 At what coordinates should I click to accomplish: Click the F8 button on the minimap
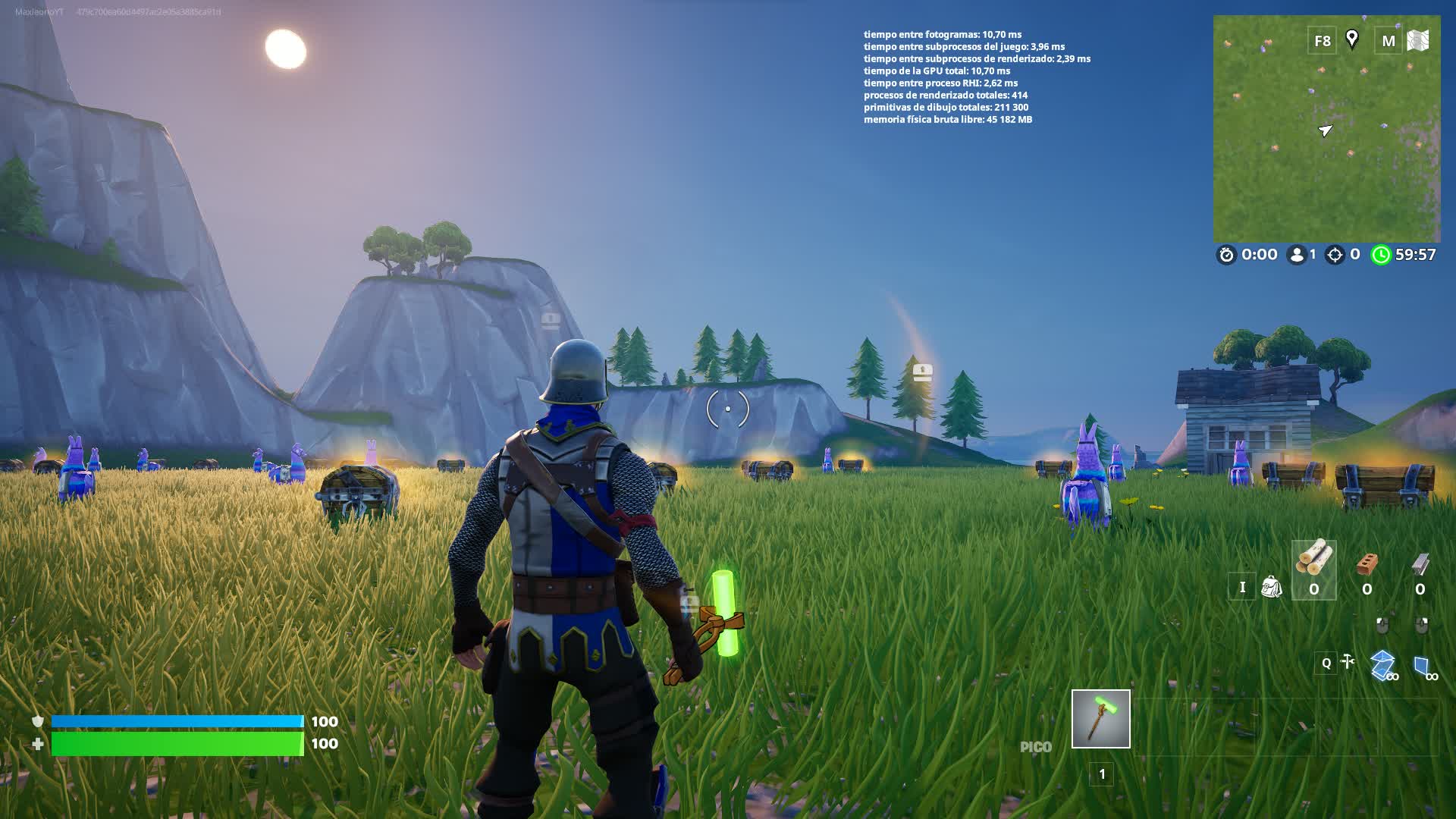coord(1321,41)
